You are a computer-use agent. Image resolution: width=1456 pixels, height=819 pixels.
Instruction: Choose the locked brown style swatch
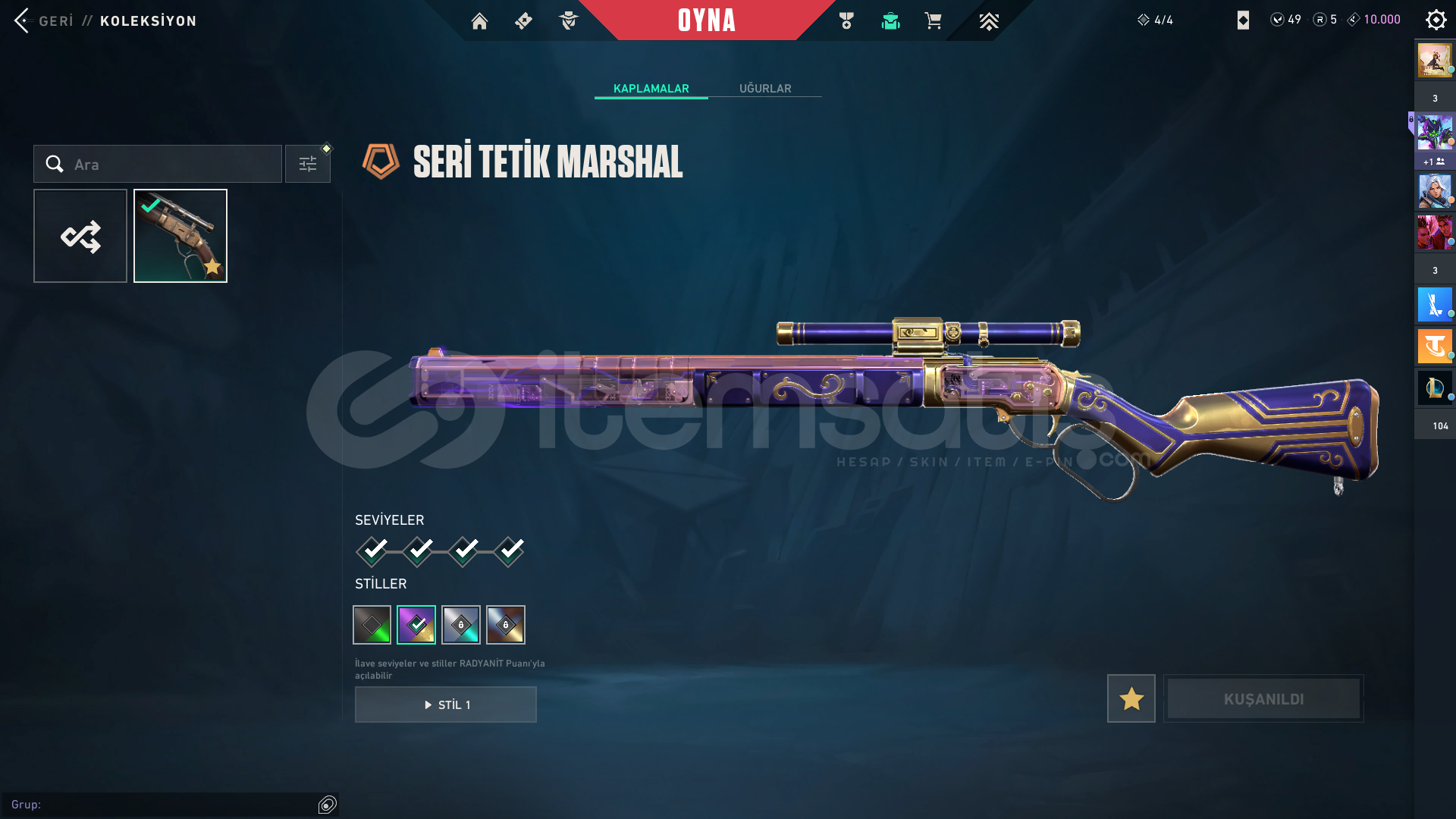(506, 625)
